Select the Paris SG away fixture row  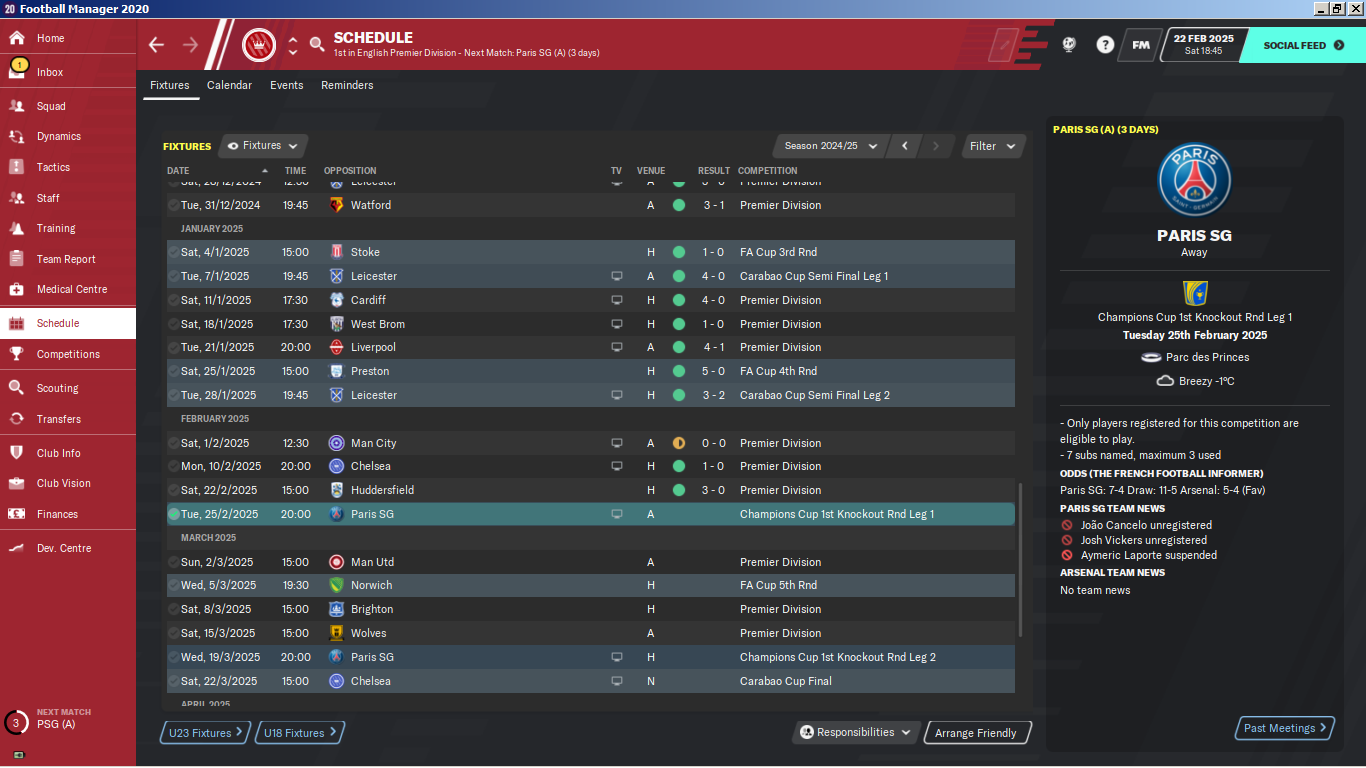coord(590,514)
